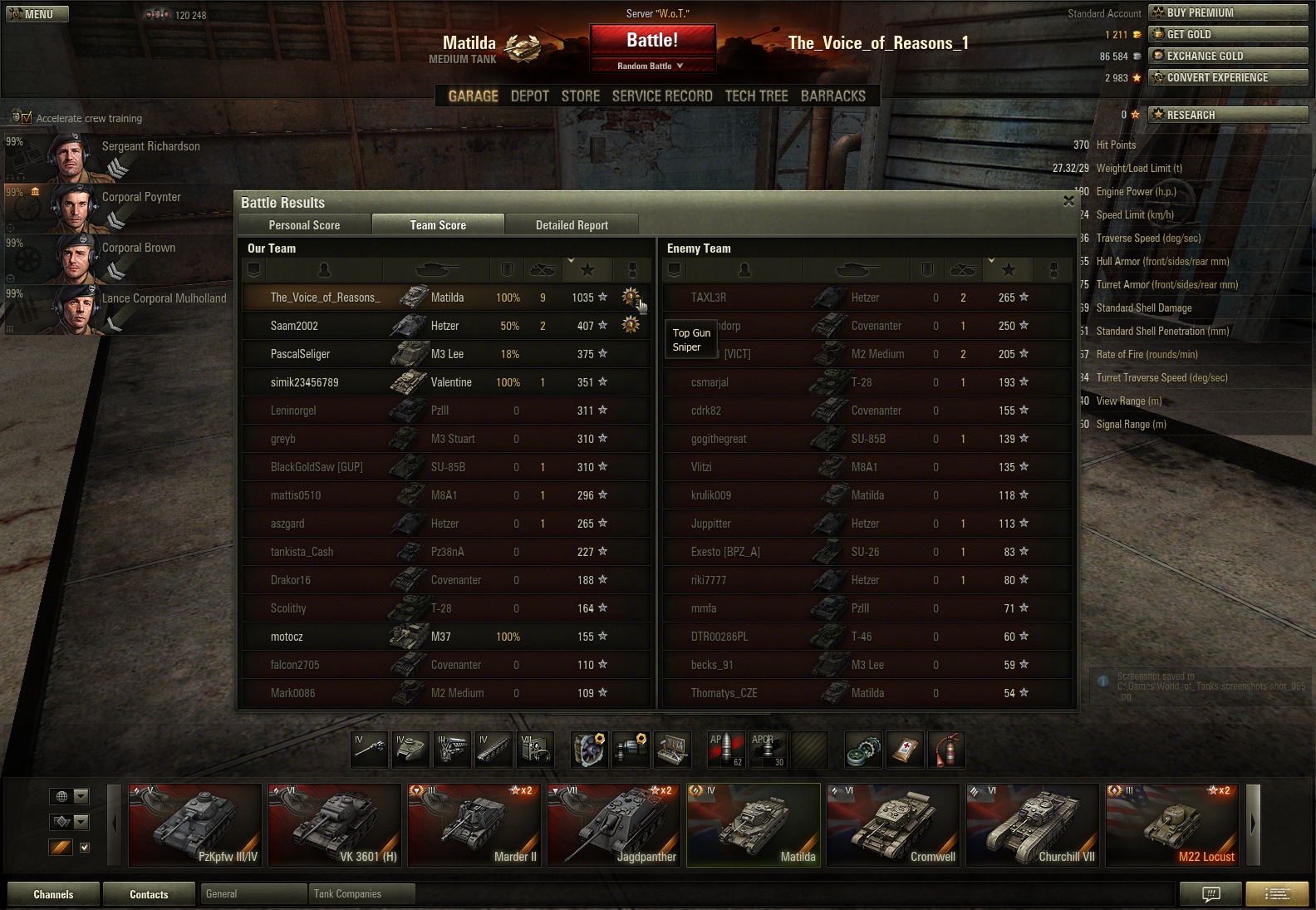Open Research for the Matilda
The image size is (1316, 910).
[x=1228, y=115]
